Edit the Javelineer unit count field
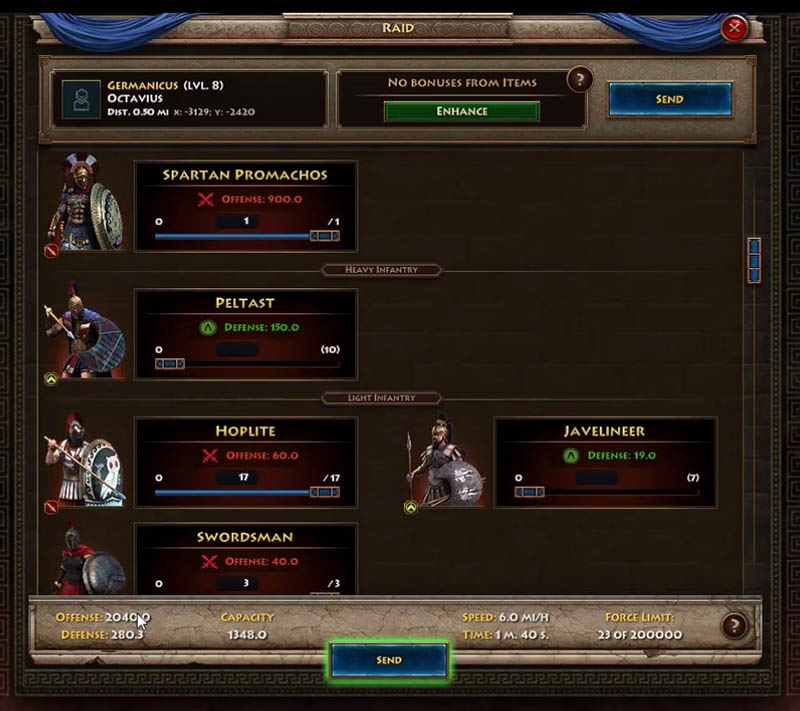This screenshot has width=800, height=711. [597, 478]
